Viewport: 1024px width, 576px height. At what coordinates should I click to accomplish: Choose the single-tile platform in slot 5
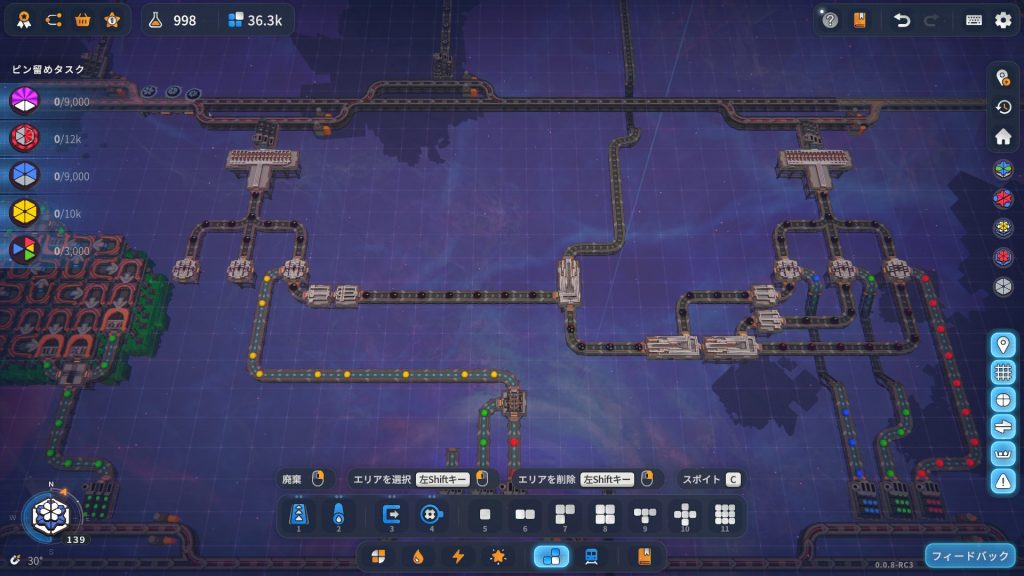click(x=485, y=515)
